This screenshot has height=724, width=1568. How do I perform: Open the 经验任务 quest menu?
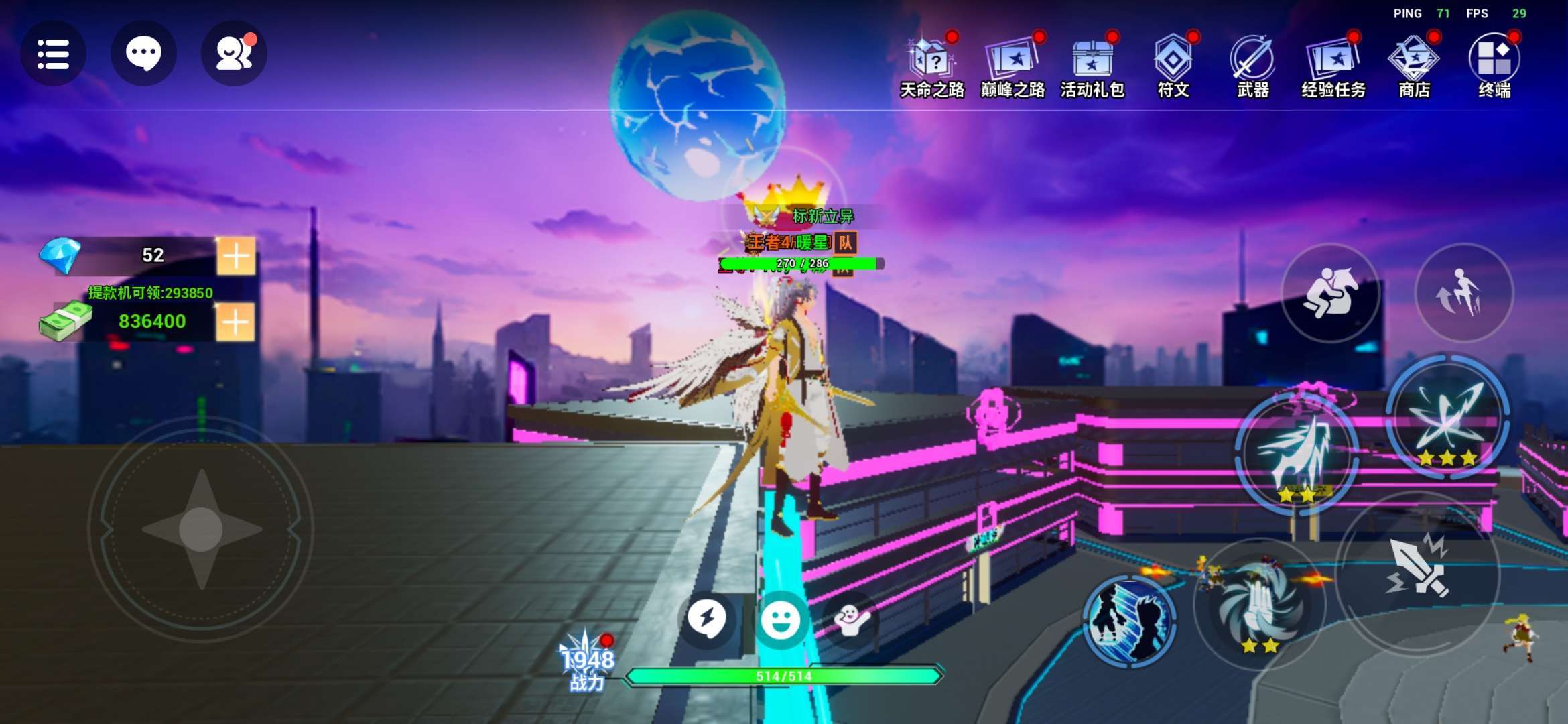[x=1333, y=66]
